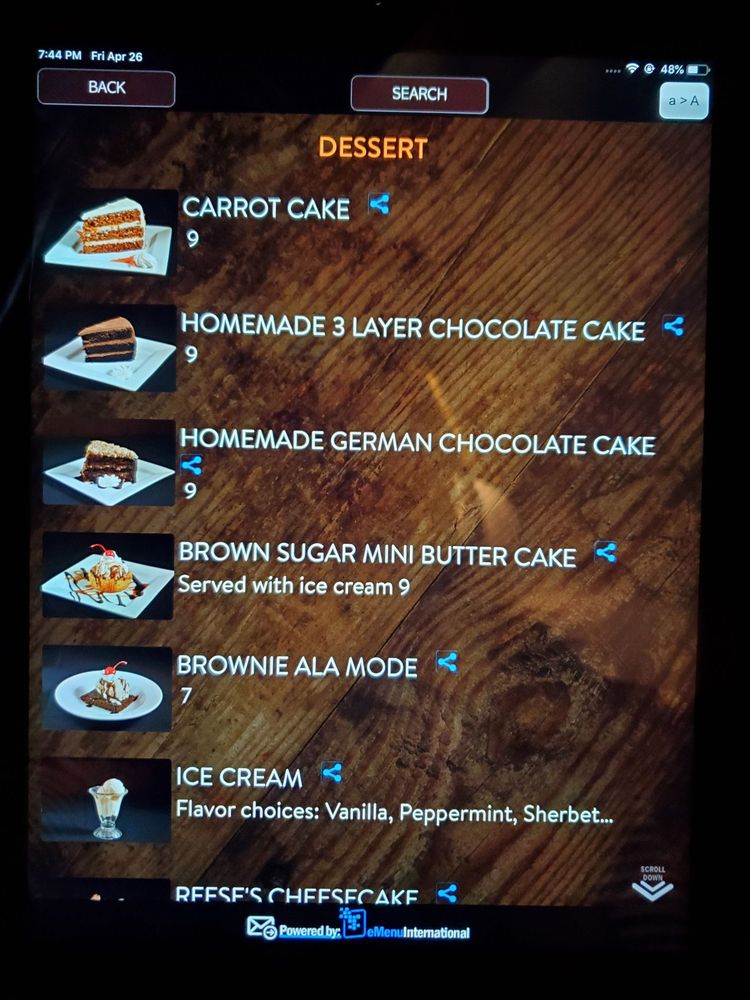Share the German Chocolate Cake item
750x1000 pixels.
pos(192,466)
